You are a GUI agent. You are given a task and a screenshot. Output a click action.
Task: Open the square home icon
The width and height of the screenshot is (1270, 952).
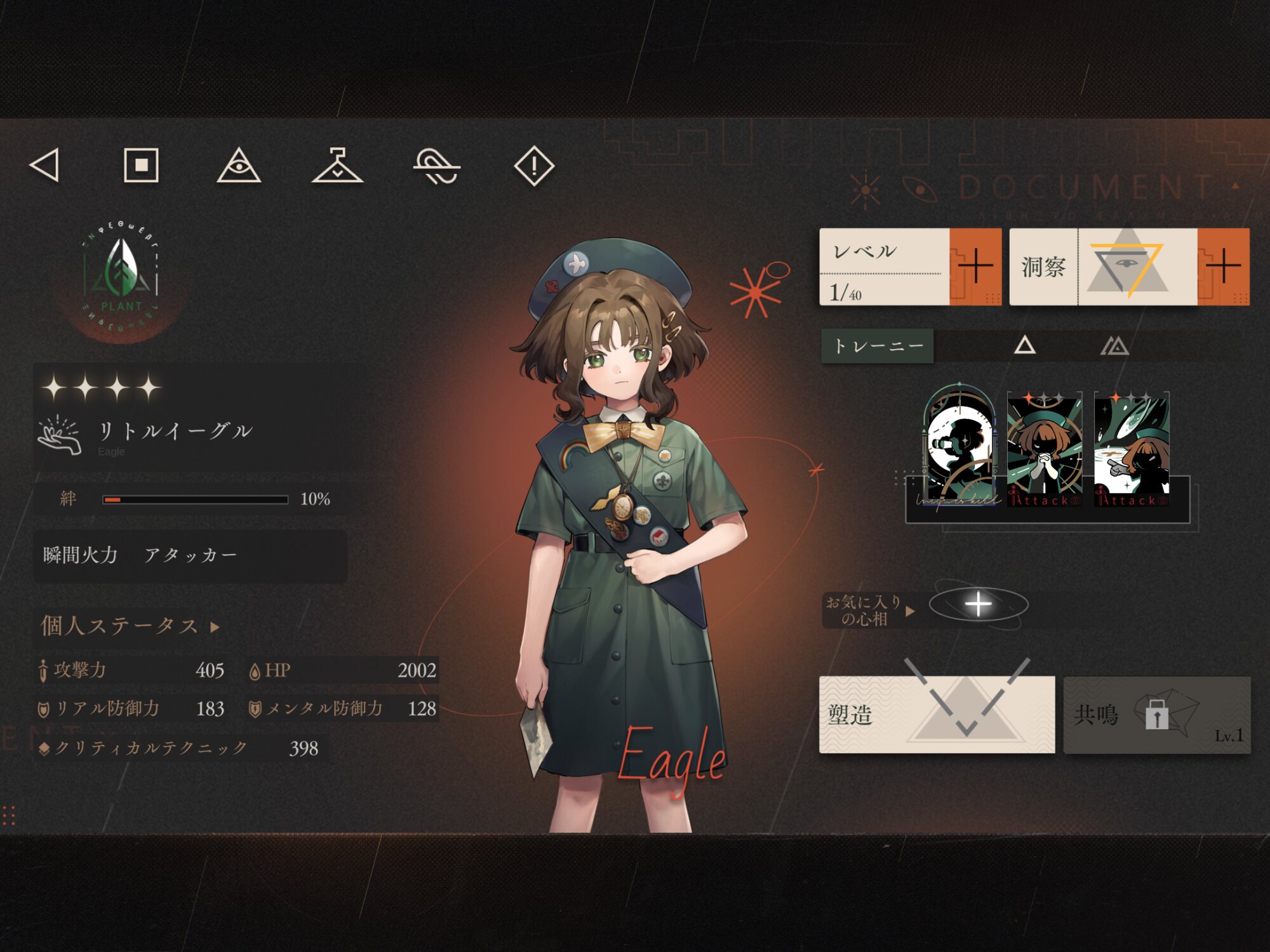coord(141,166)
